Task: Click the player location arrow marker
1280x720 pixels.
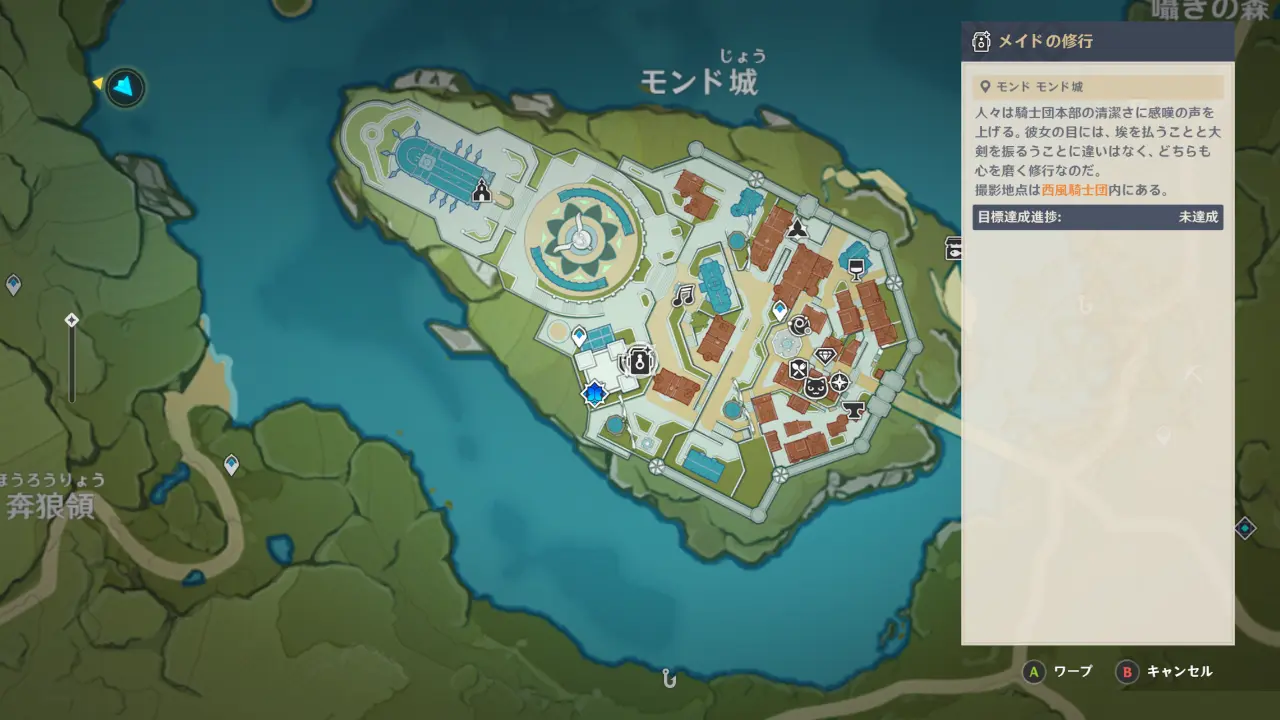Action: (124, 88)
